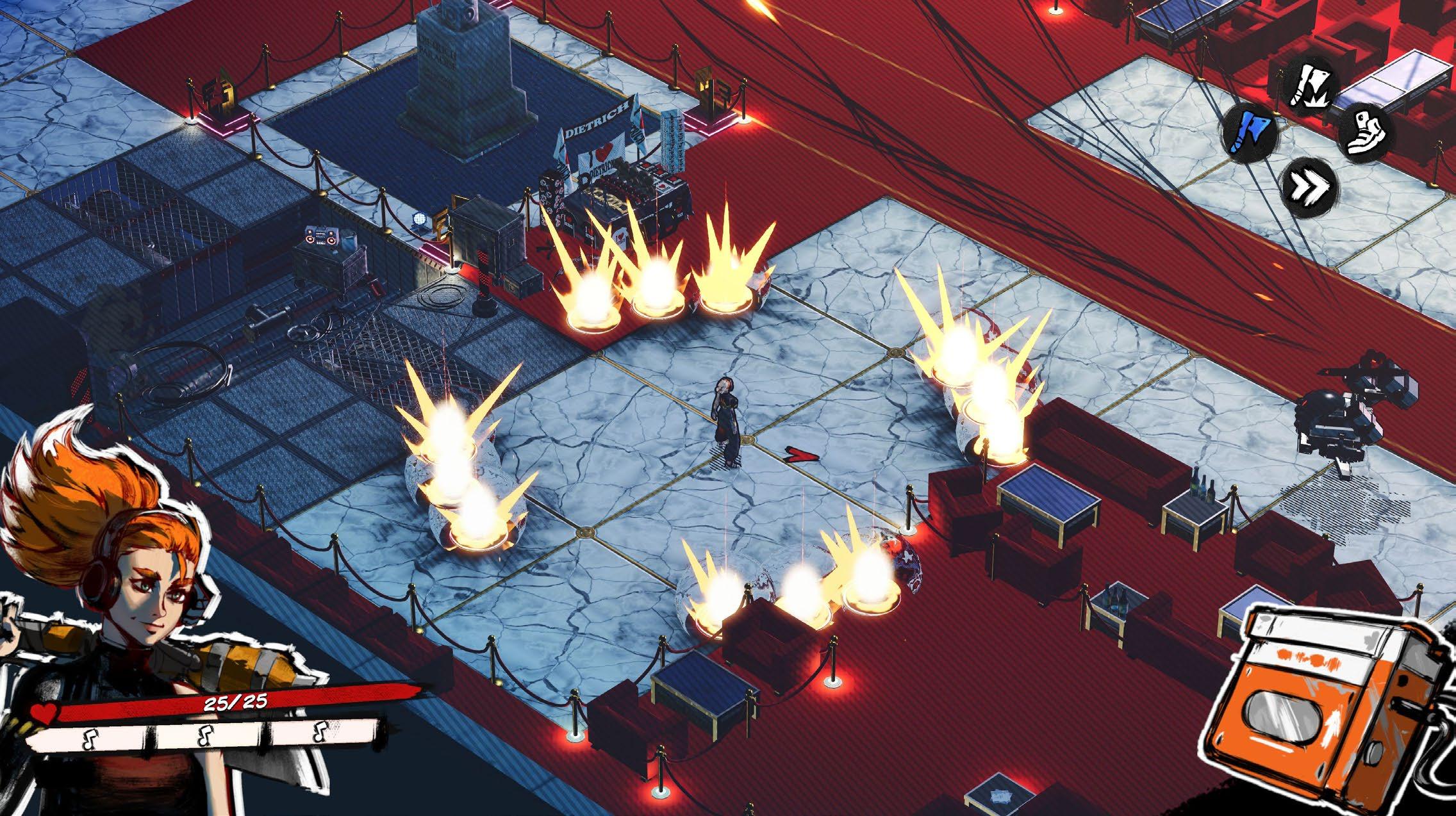The width and height of the screenshot is (1456, 816).
Task: Choose the sneaker movement action
Action: pyautogui.click(x=1364, y=133)
